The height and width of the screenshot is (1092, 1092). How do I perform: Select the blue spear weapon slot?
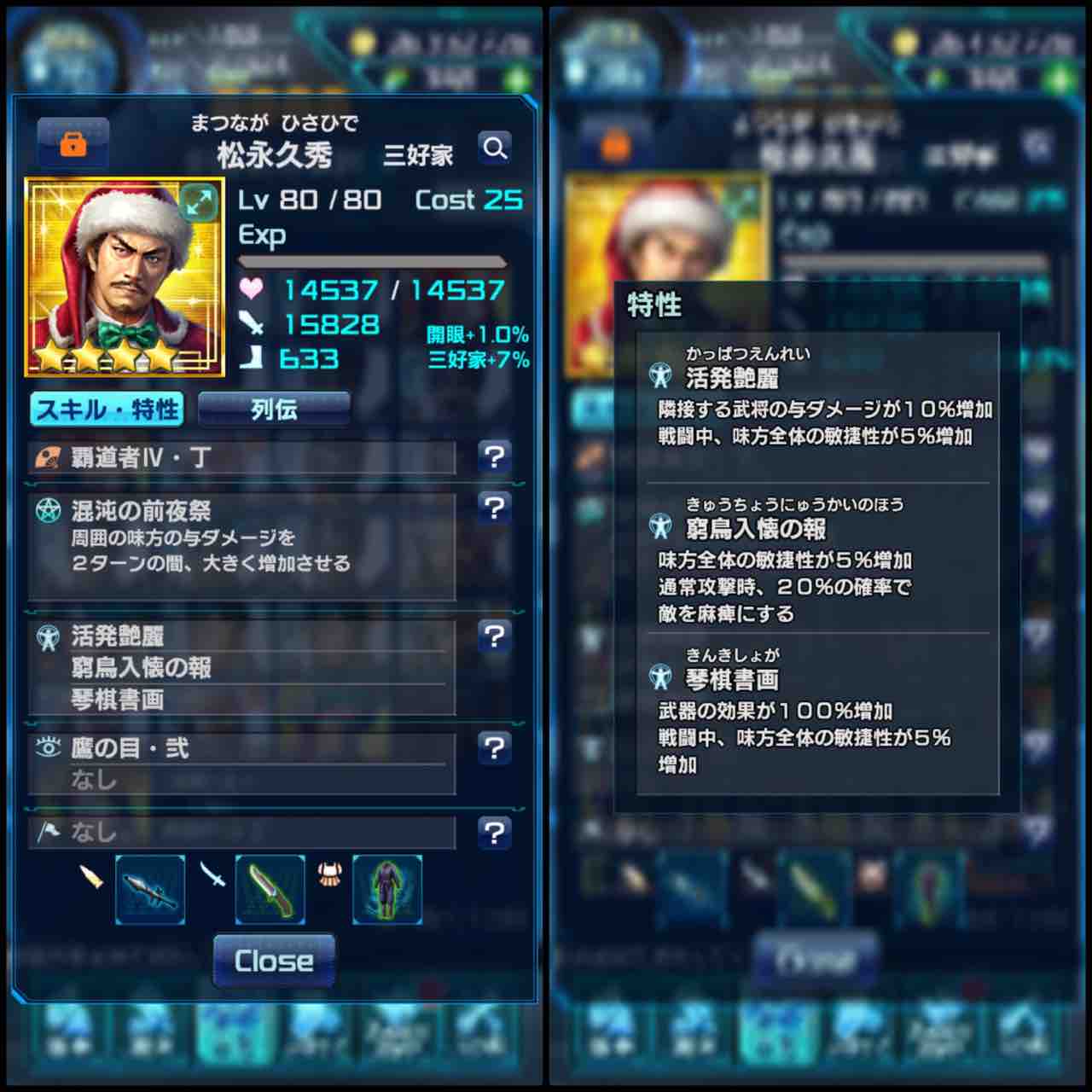click(x=149, y=890)
